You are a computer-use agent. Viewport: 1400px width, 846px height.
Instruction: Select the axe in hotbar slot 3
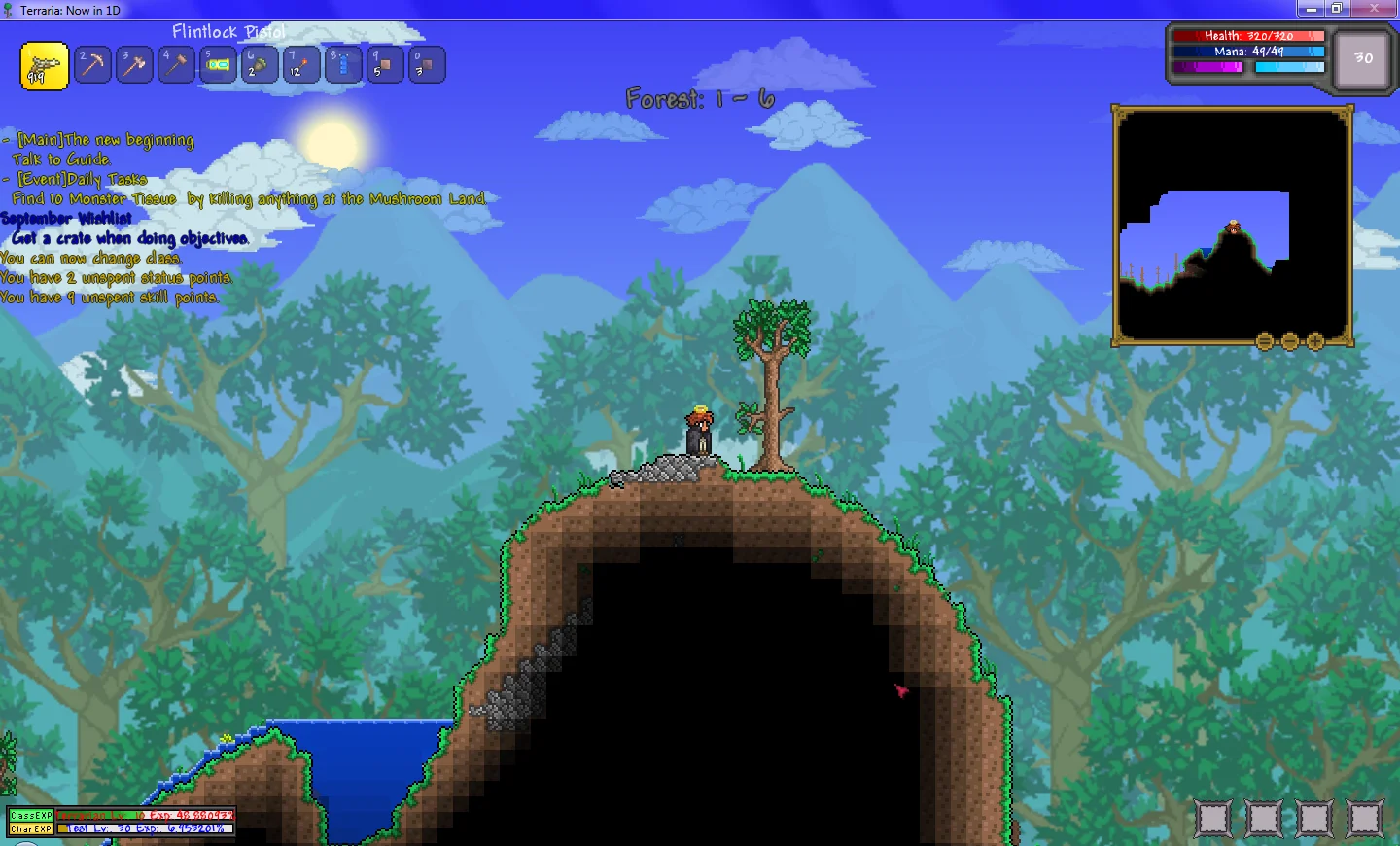pyautogui.click(x=134, y=64)
